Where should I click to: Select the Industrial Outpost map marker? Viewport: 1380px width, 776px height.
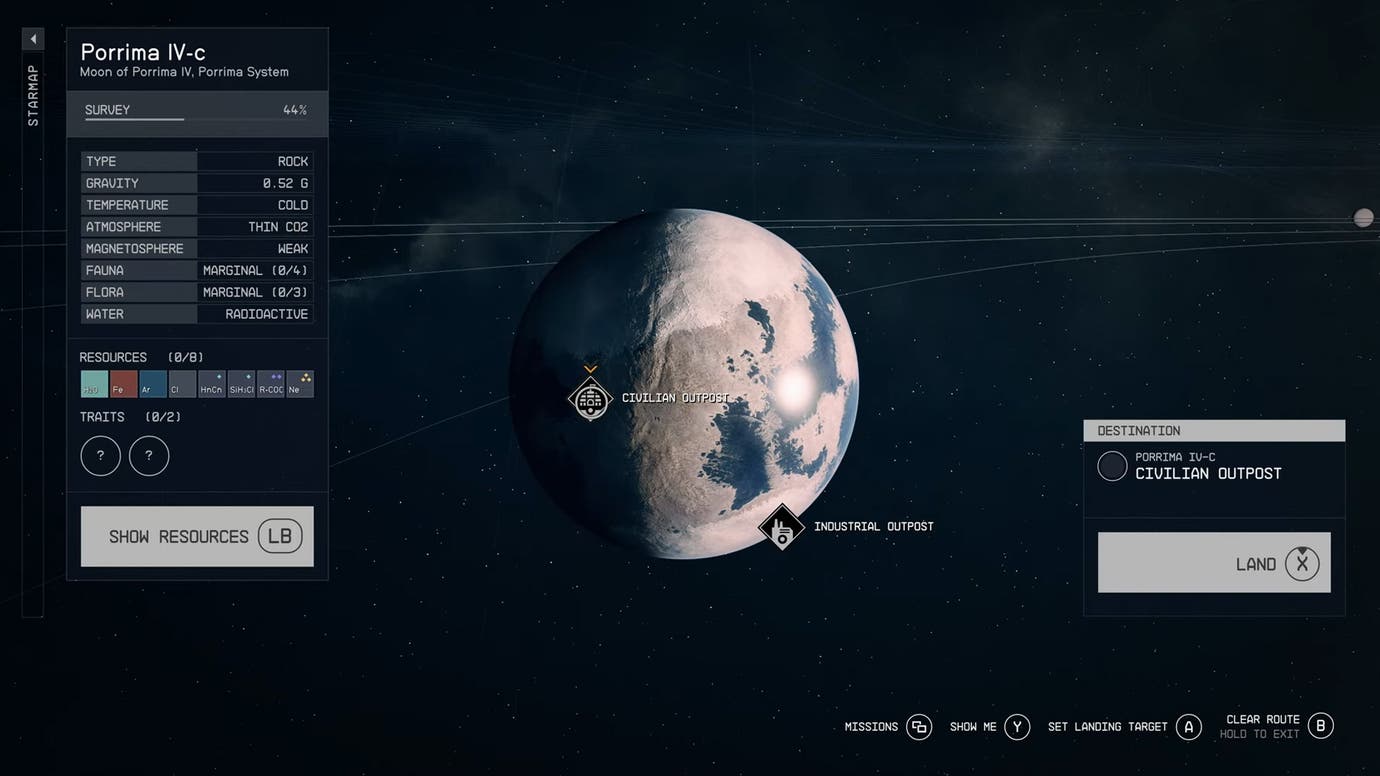point(781,527)
